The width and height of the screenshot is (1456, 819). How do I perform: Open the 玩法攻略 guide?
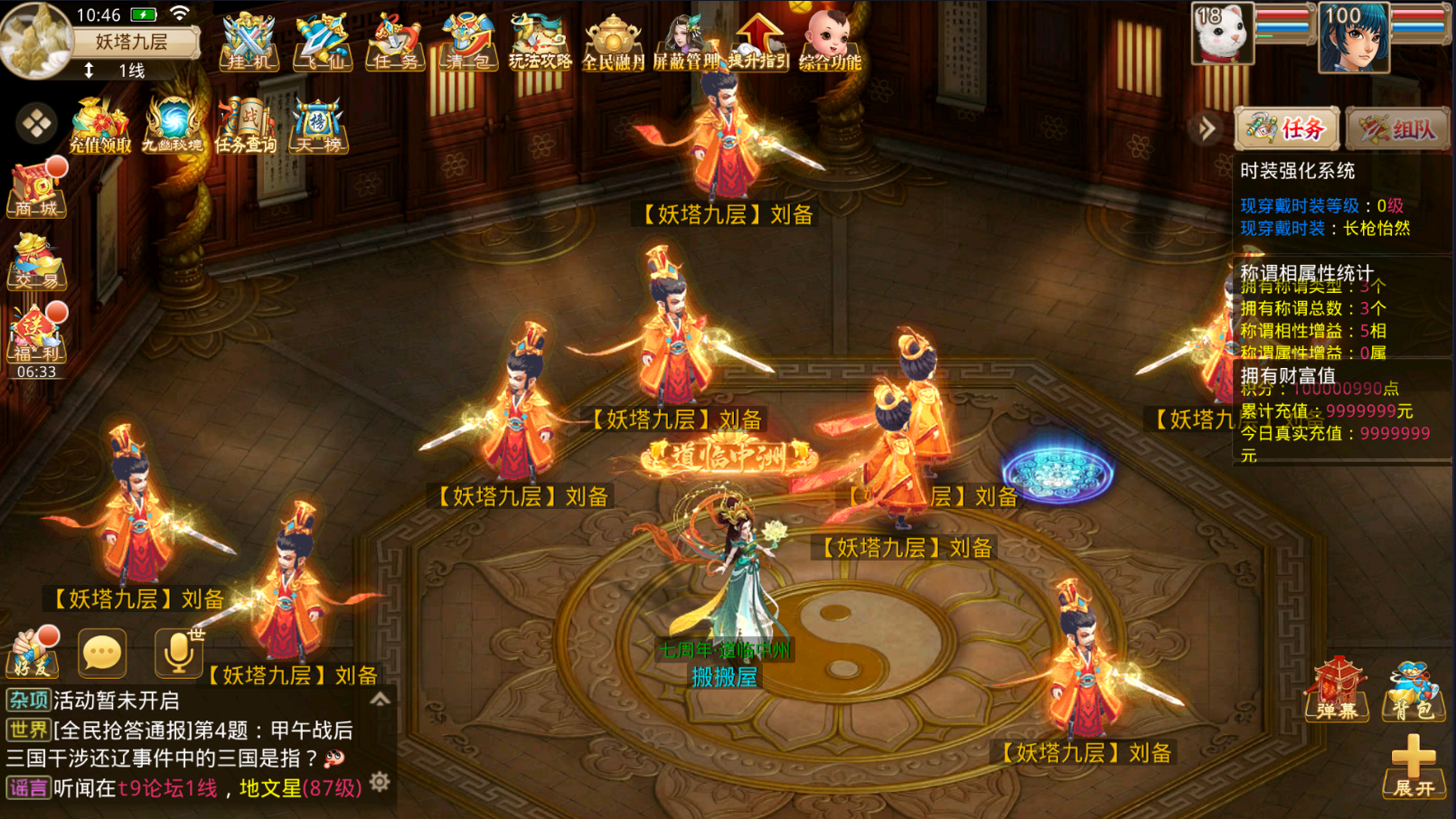click(540, 42)
